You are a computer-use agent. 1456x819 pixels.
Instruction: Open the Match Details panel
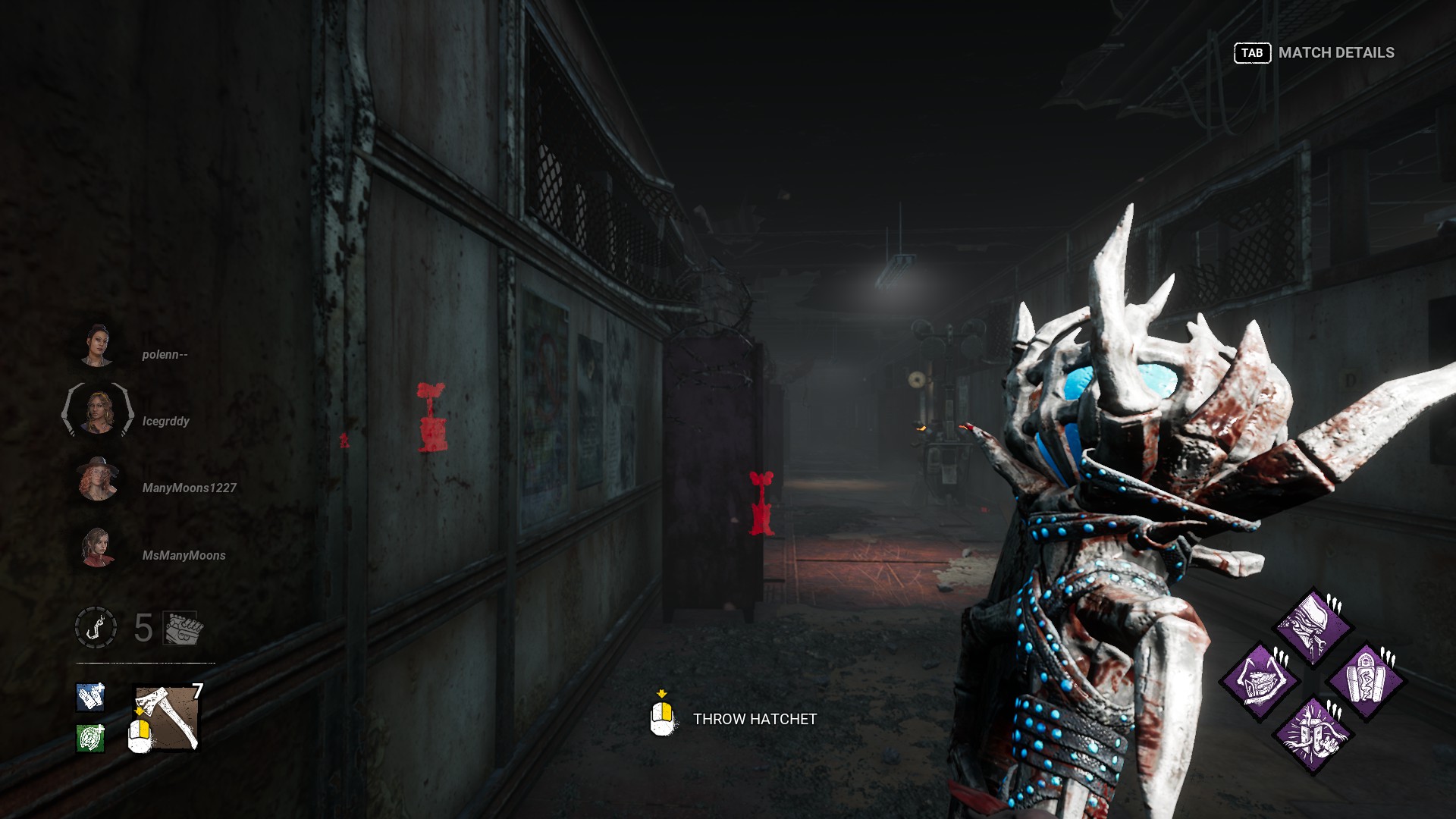1314,52
